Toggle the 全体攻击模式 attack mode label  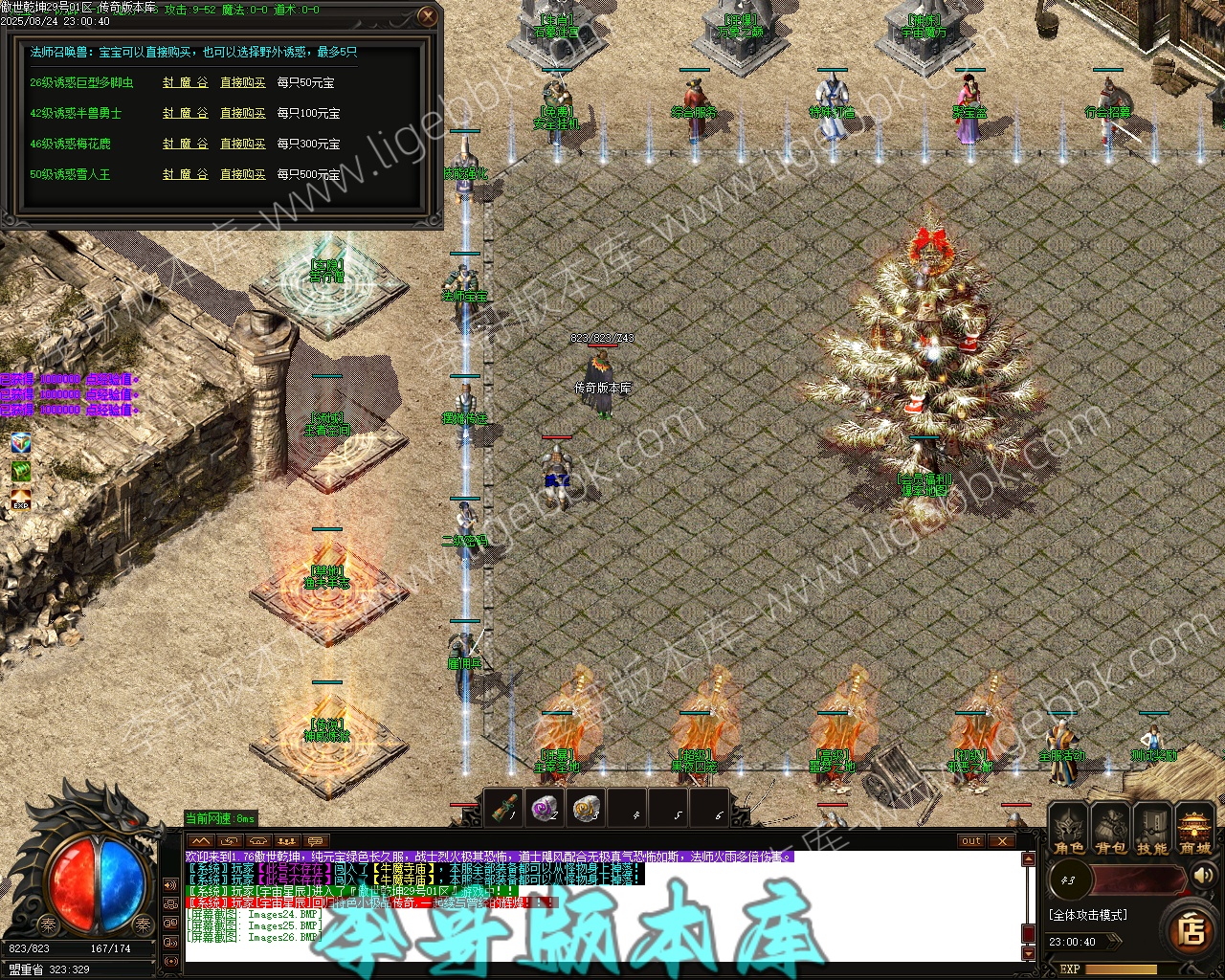point(1088,915)
